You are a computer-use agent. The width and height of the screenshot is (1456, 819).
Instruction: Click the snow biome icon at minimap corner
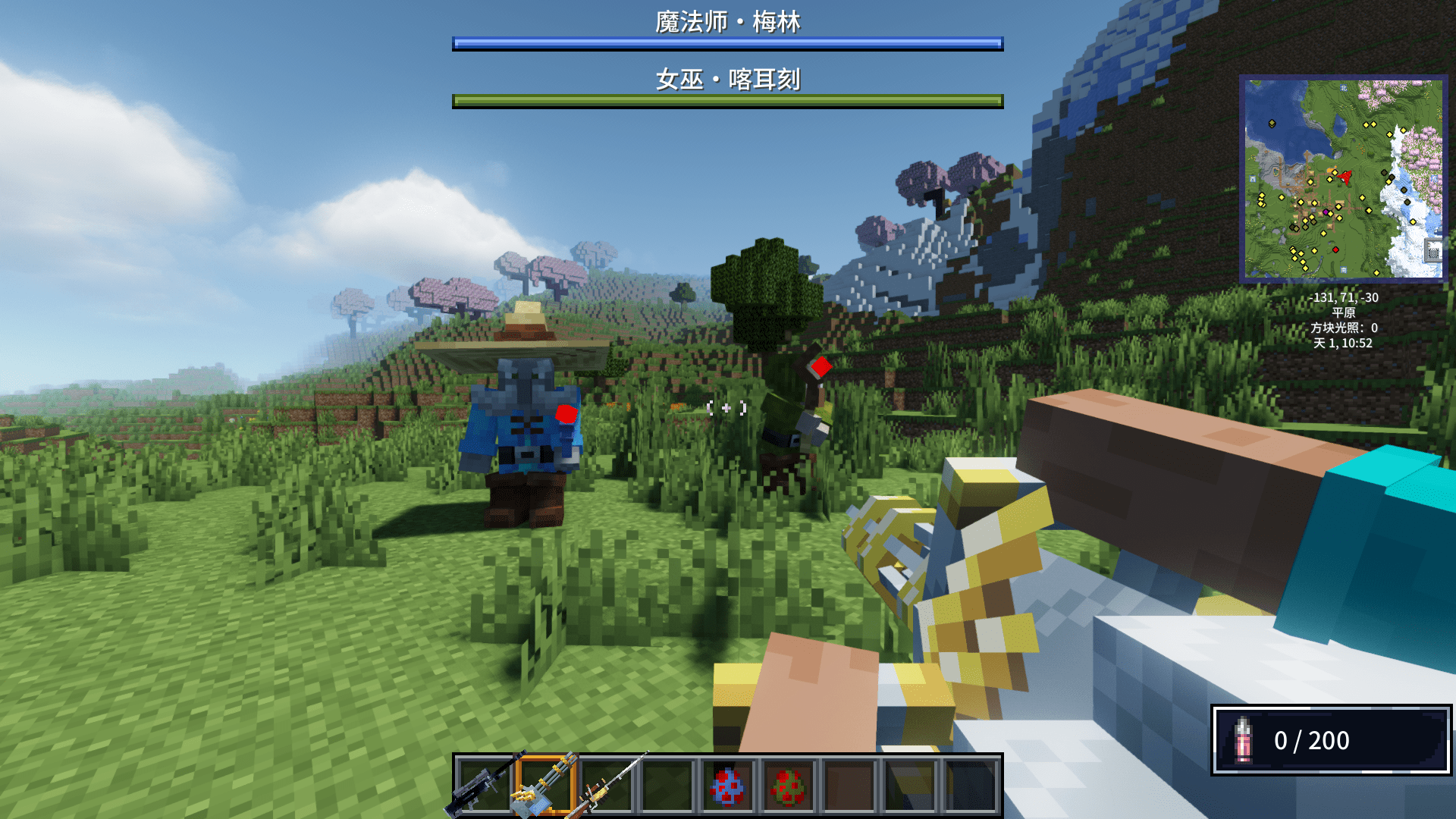1433,249
